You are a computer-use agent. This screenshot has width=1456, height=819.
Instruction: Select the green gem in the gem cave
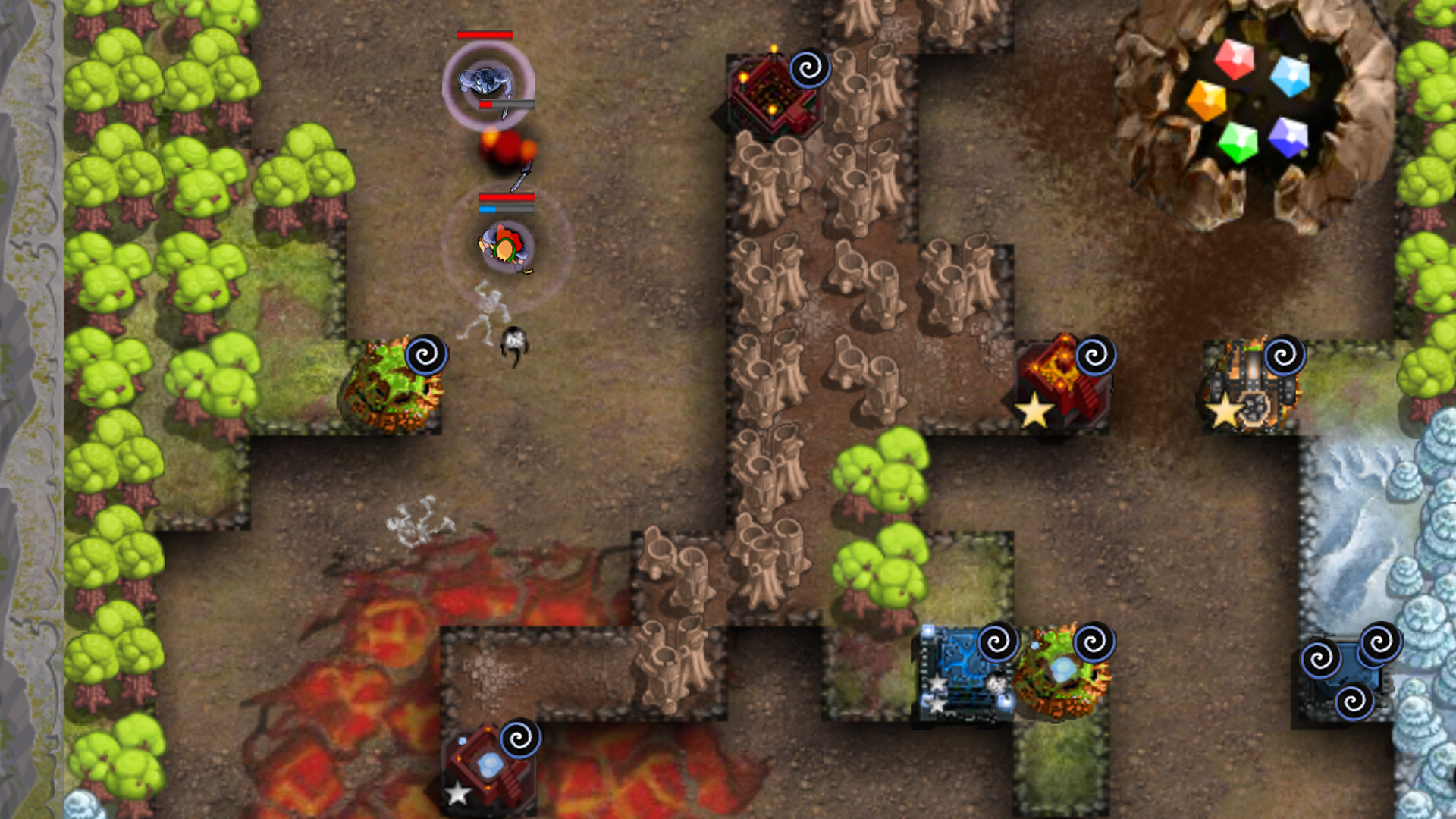[1238, 141]
